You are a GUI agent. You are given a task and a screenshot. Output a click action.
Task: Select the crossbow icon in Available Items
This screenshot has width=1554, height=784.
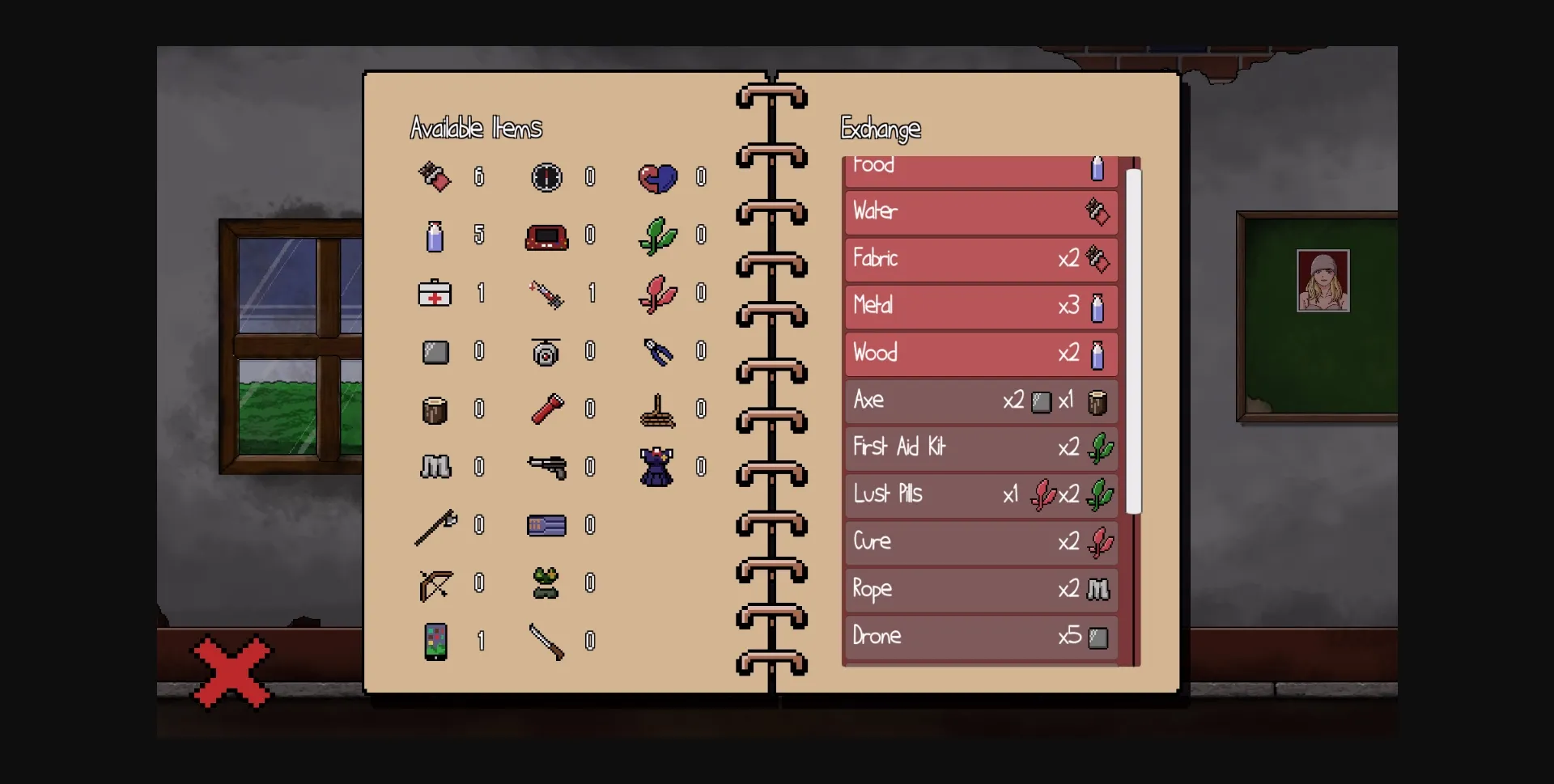(435, 583)
